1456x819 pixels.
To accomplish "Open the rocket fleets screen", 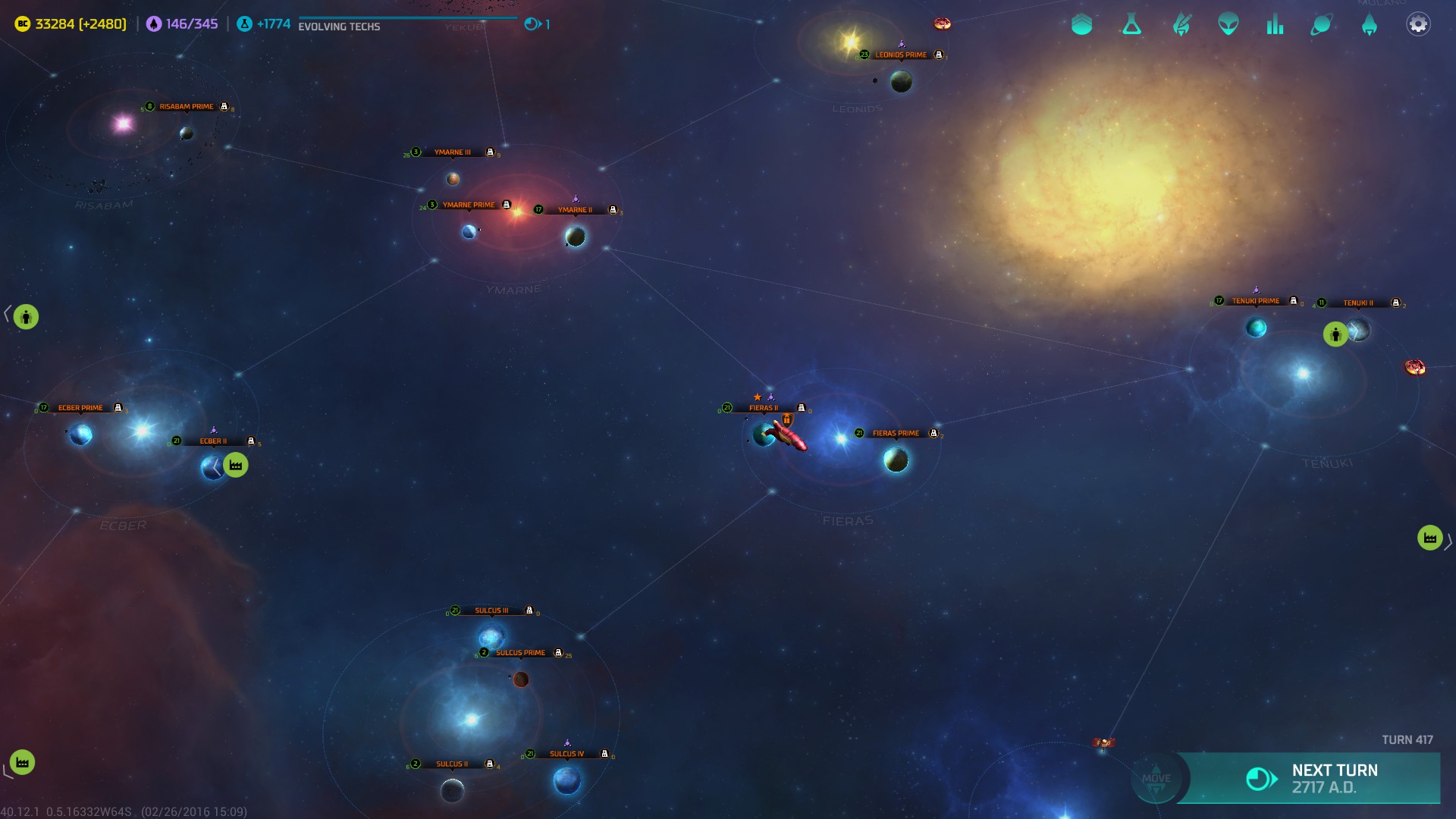I will pyautogui.click(x=1369, y=25).
